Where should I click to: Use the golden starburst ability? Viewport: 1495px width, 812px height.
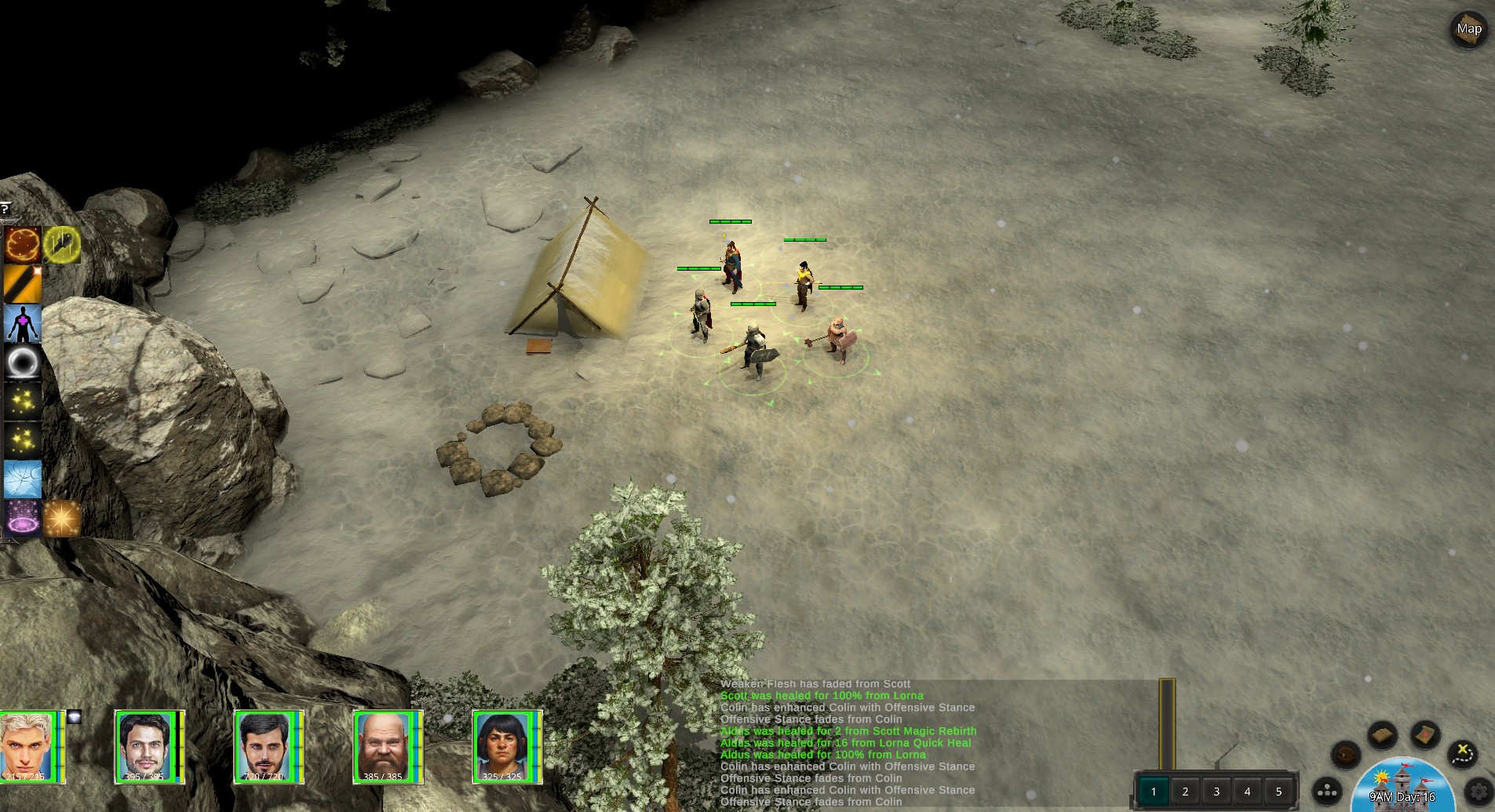click(62, 518)
